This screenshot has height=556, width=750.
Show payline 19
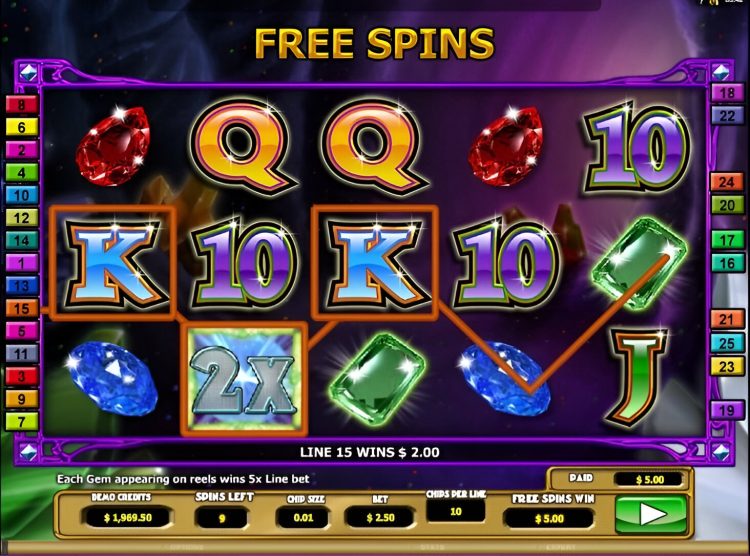click(x=724, y=409)
